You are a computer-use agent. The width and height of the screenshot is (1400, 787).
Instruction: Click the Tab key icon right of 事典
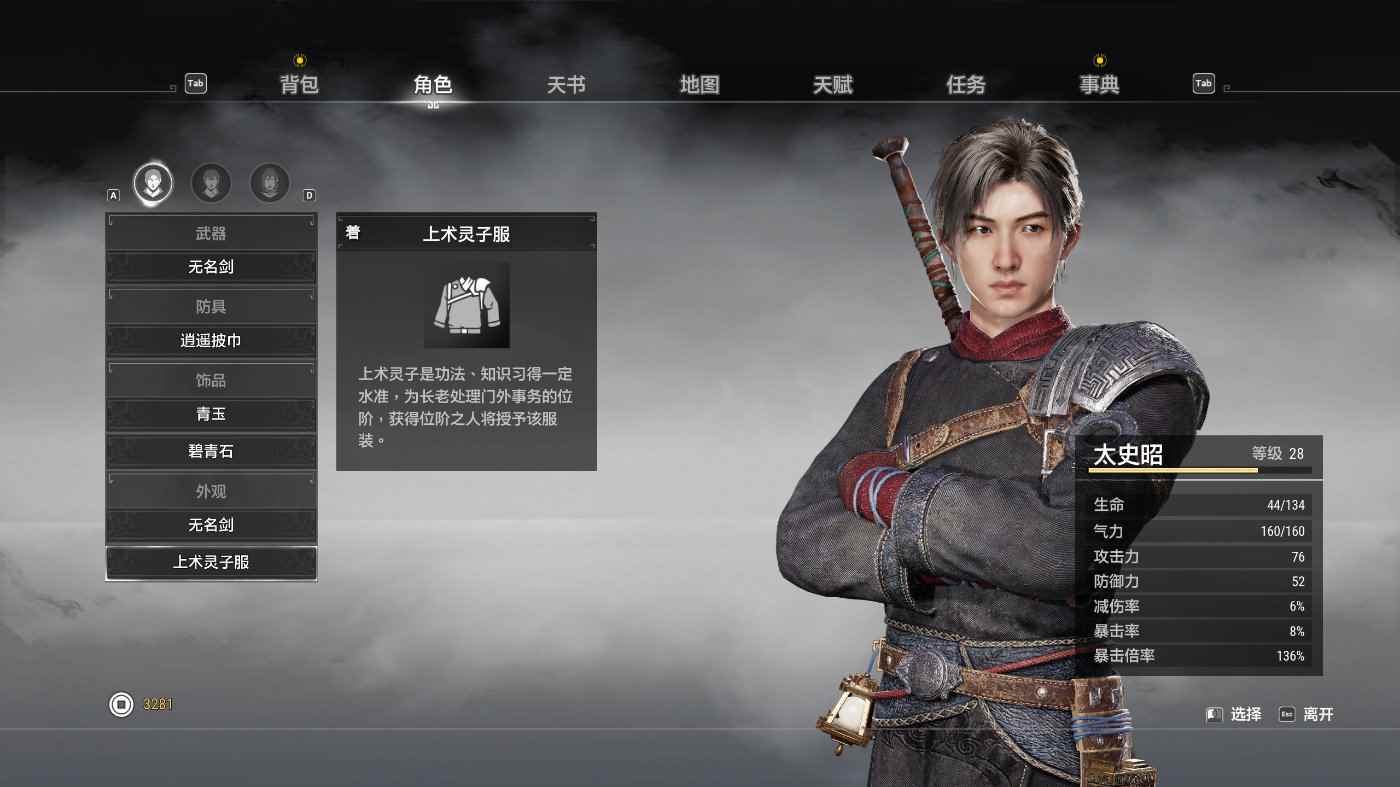point(1203,83)
